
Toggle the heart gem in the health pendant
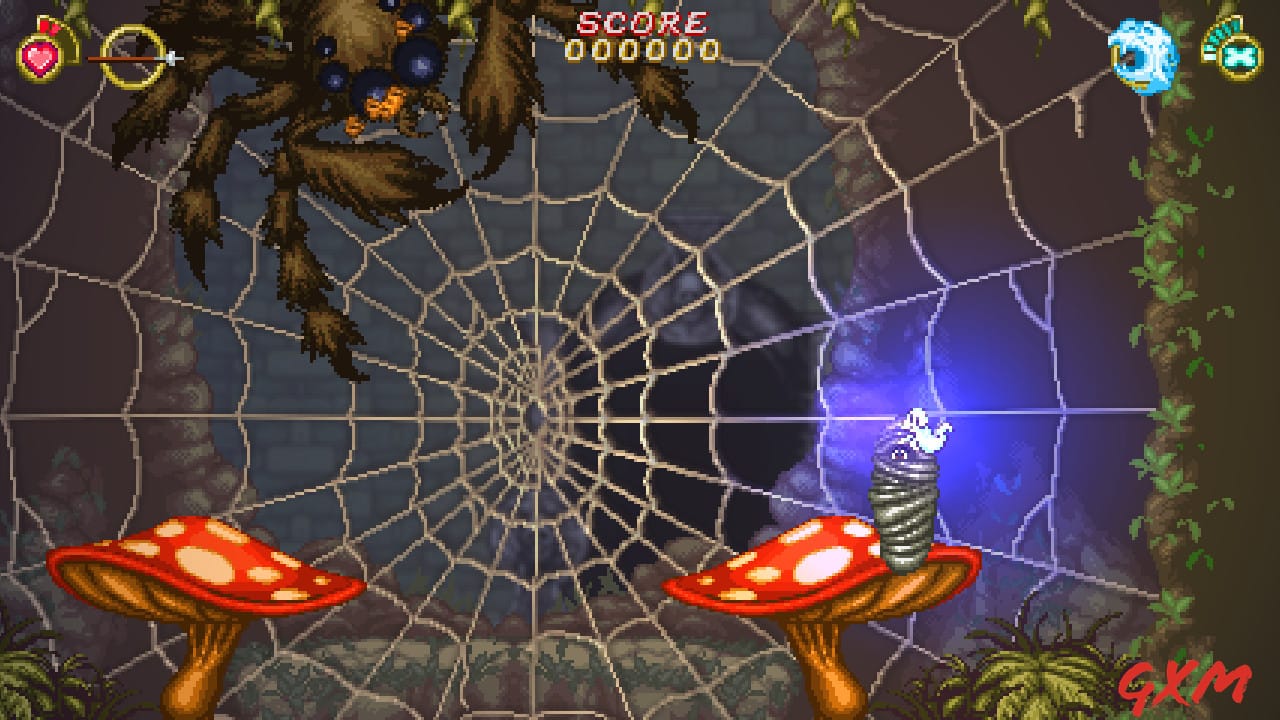(37, 60)
